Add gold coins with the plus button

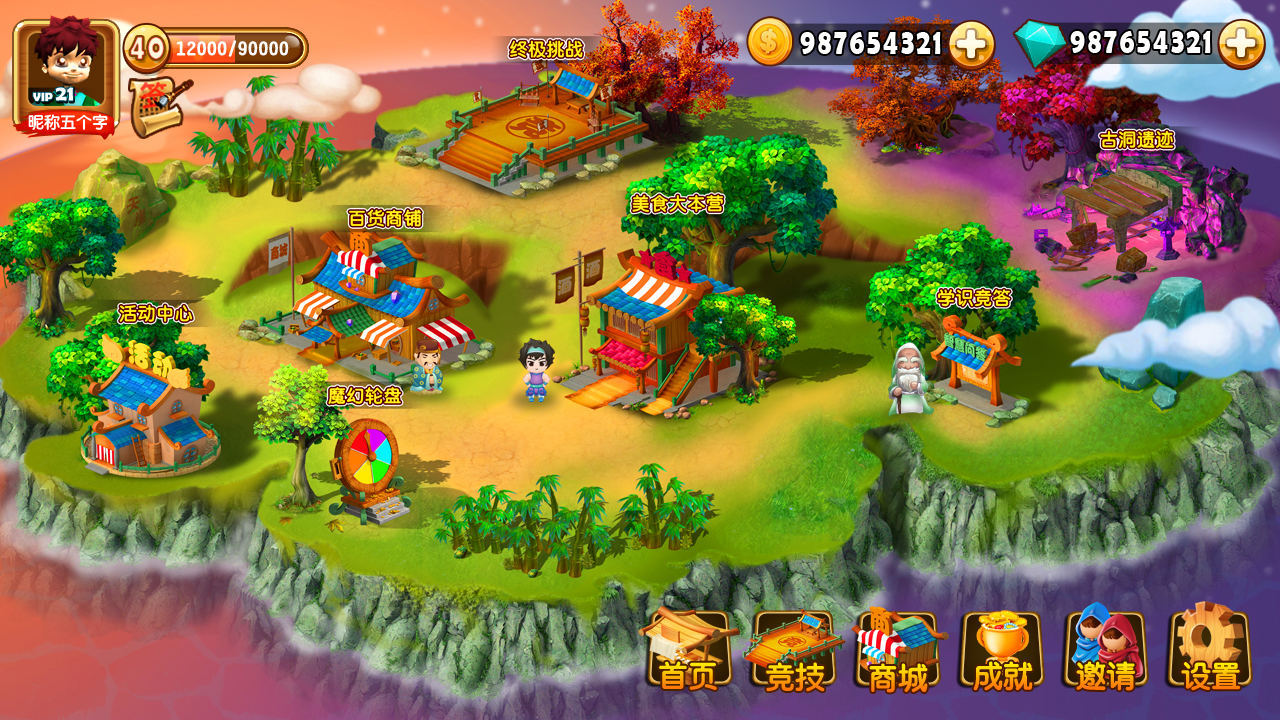971,44
